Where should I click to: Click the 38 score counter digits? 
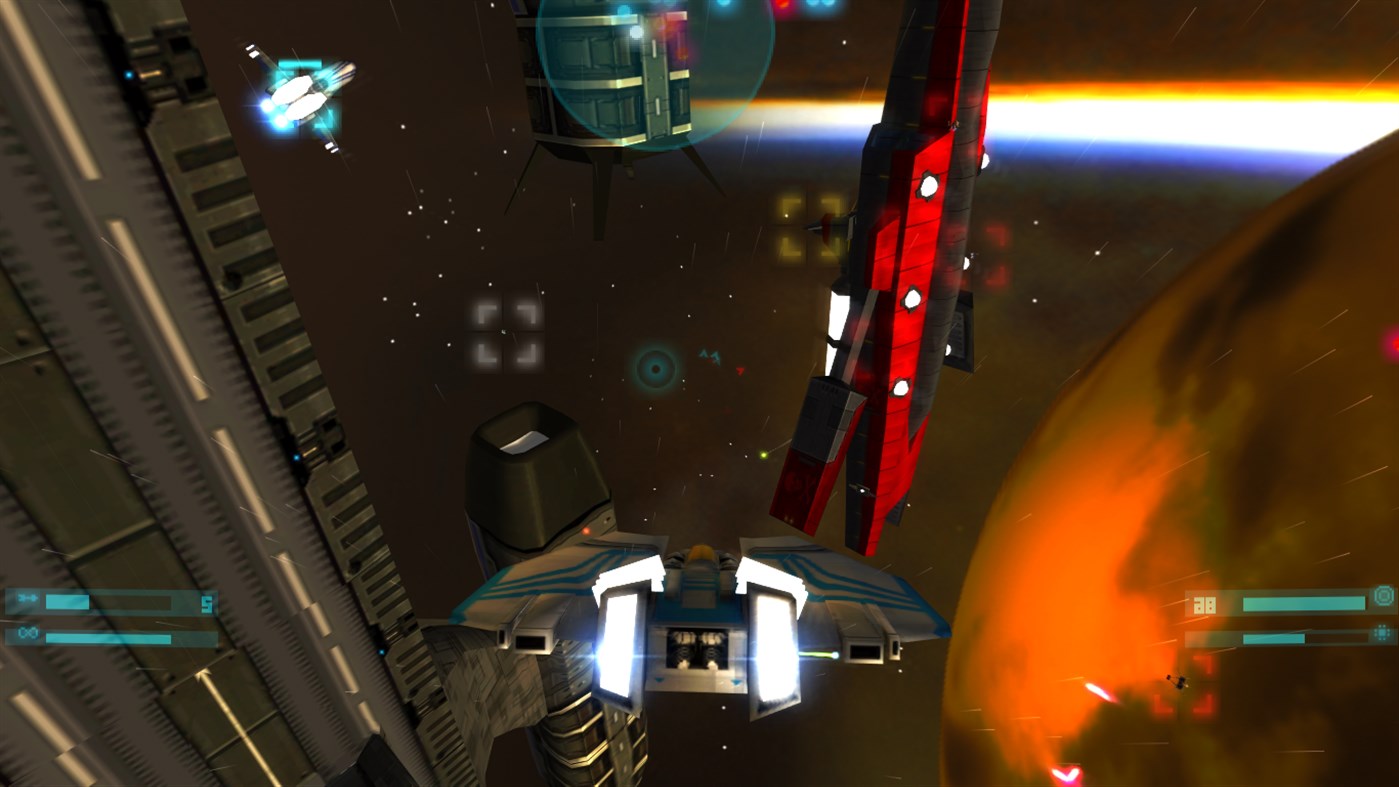[1203, 603]
